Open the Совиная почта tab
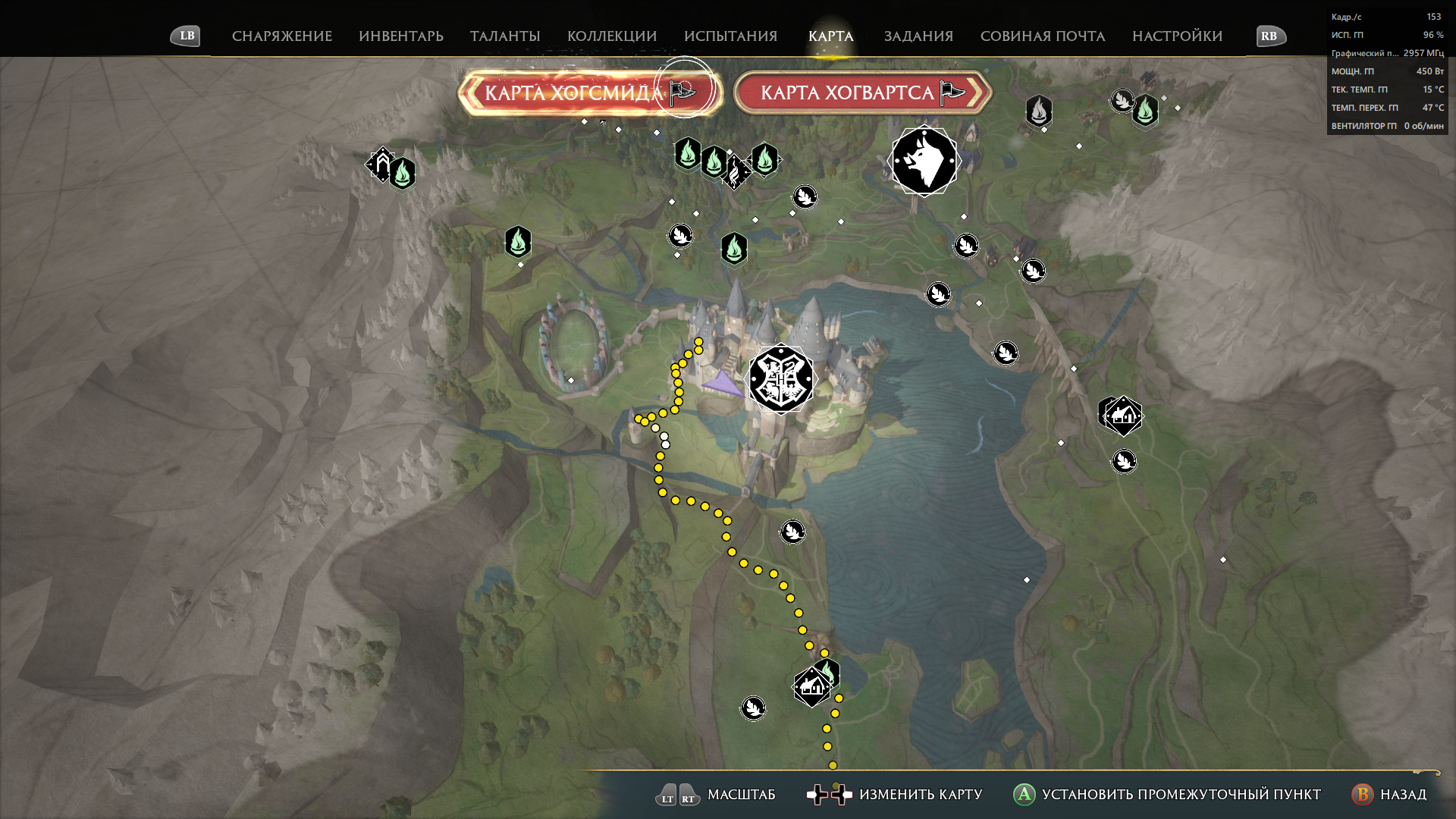This screenshot has width=1456, height=819. [1042, 36]
